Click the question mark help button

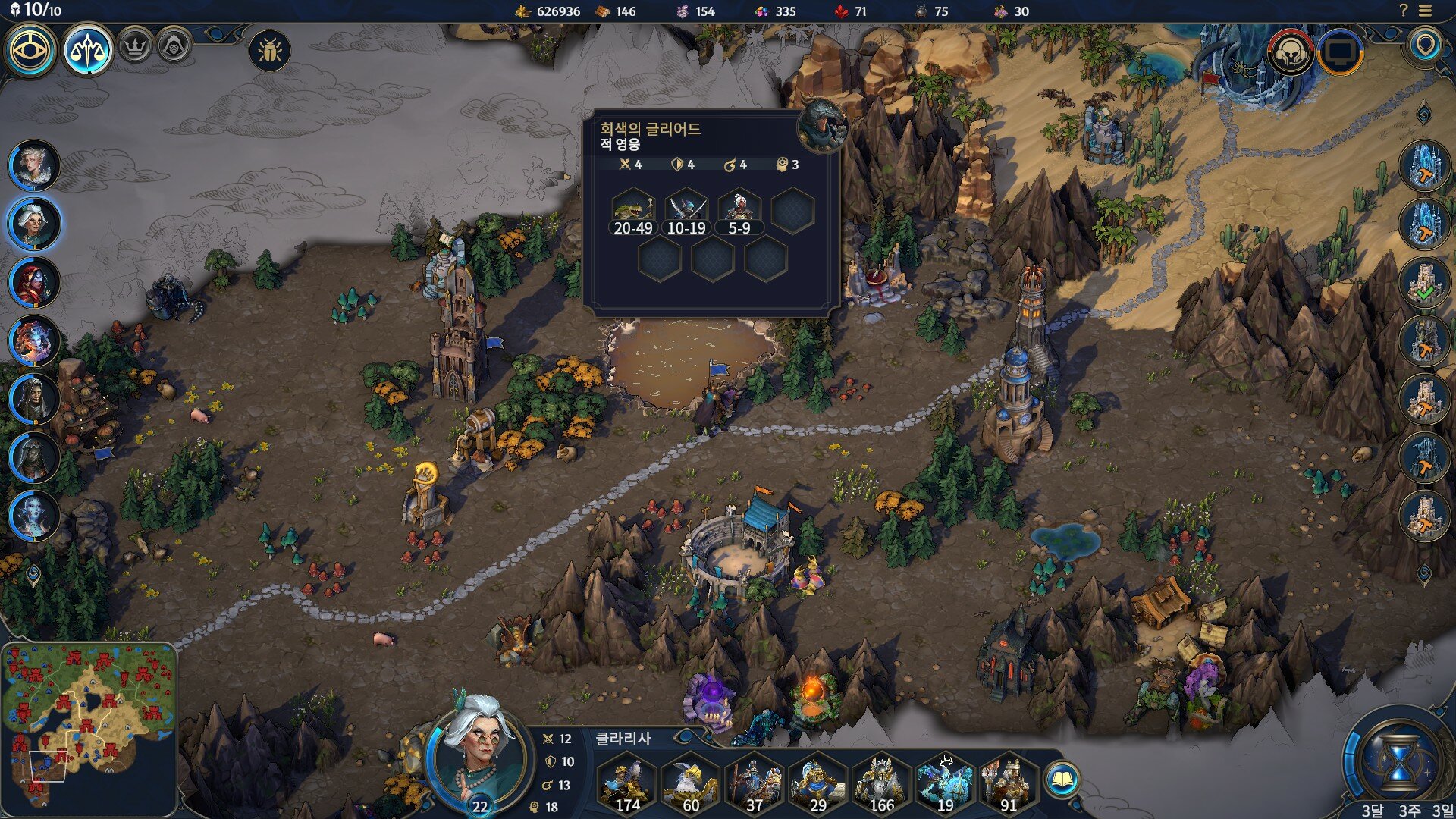tap(1403, 11)
